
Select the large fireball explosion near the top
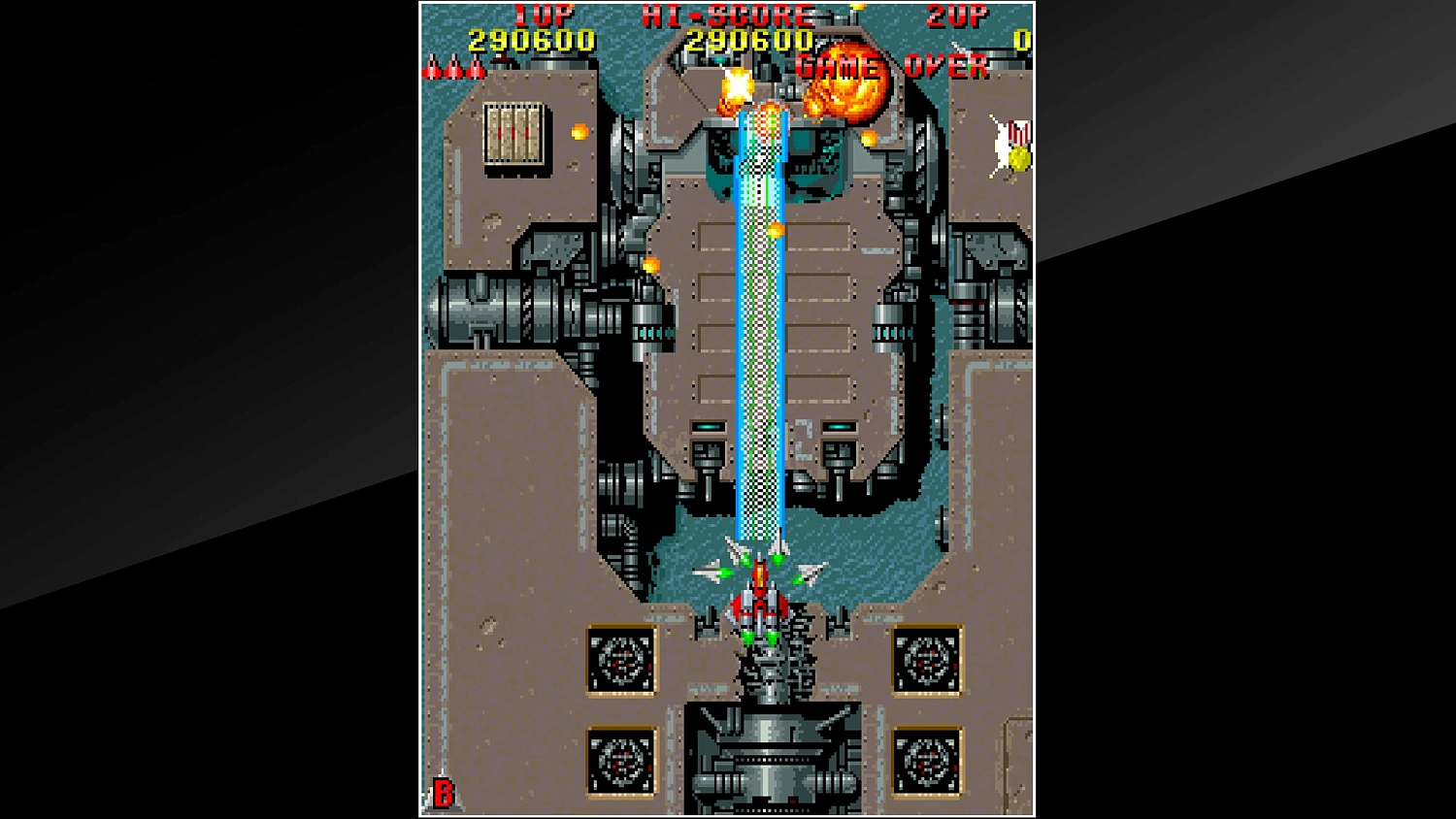click(x=844, y=87)
